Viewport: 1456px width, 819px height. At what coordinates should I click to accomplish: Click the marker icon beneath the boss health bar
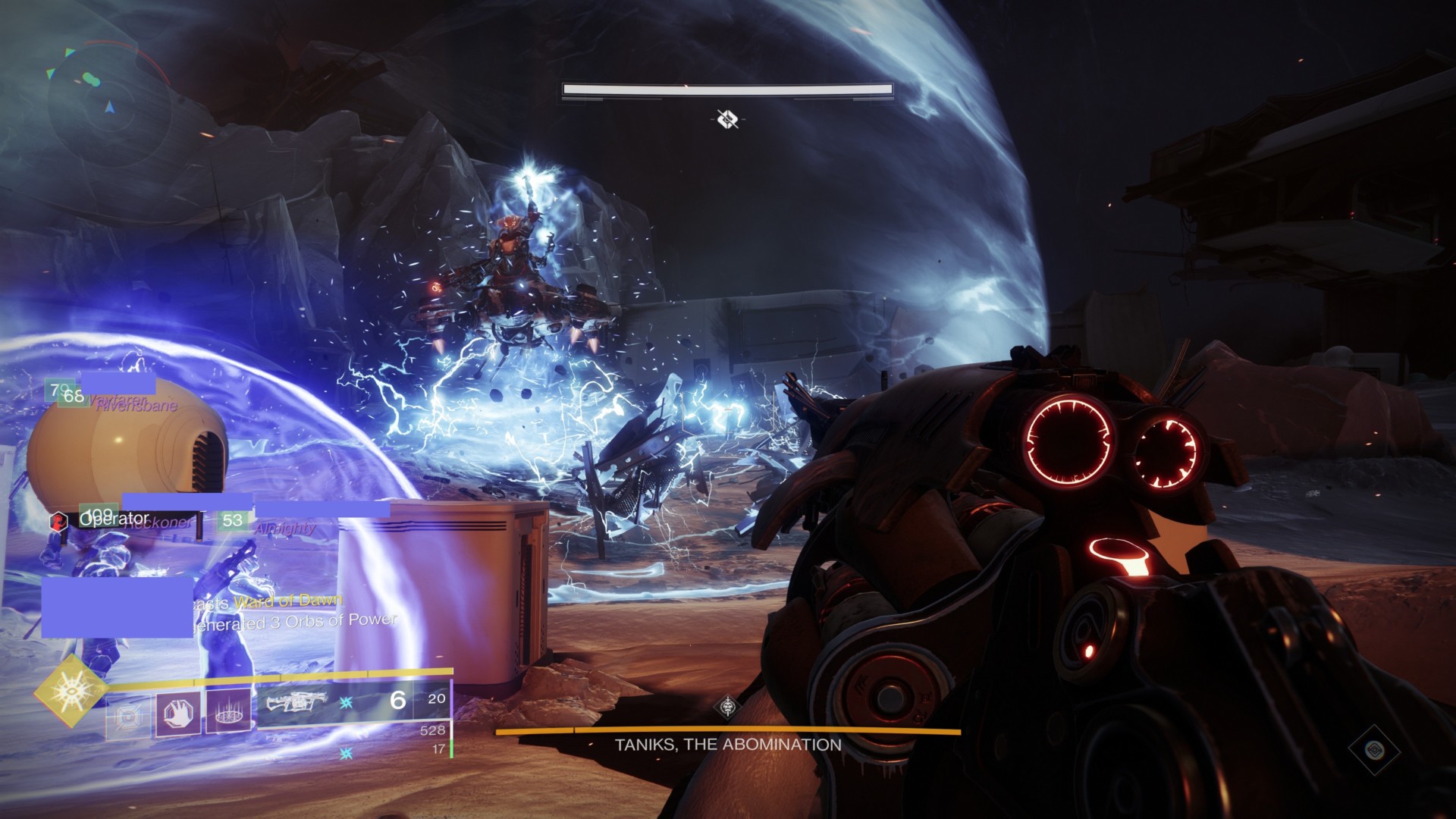point(727,118)
